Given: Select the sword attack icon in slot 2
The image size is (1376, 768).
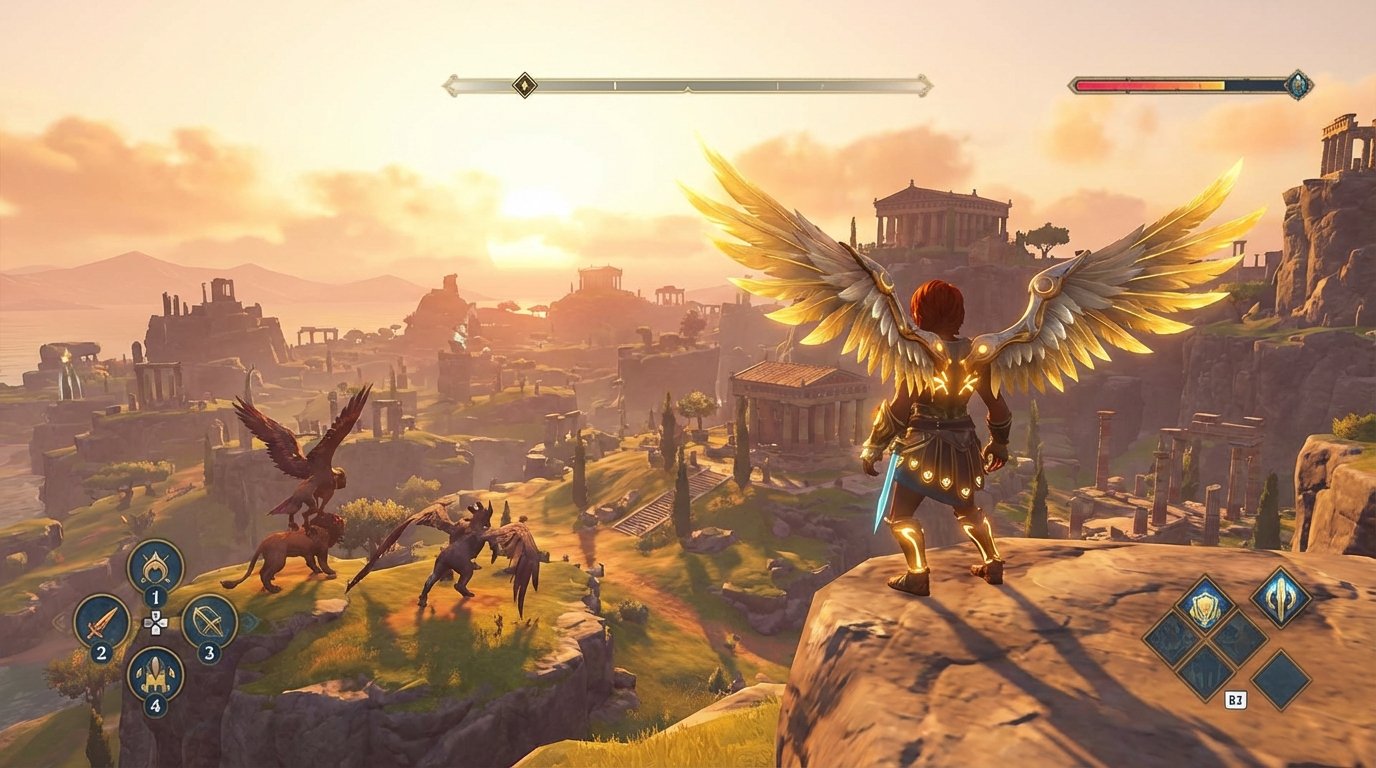Looking at the screenshot, I should pos(101,623).
